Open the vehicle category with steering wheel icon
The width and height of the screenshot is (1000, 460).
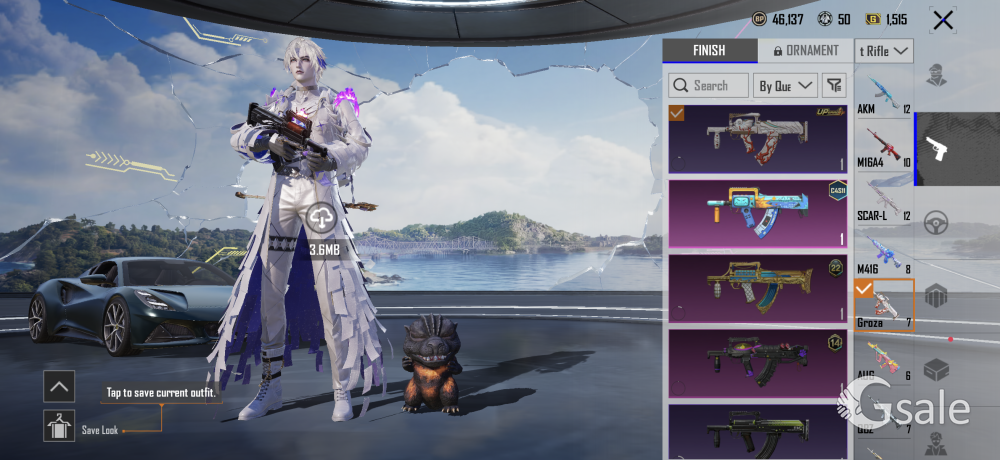point(936,221)
